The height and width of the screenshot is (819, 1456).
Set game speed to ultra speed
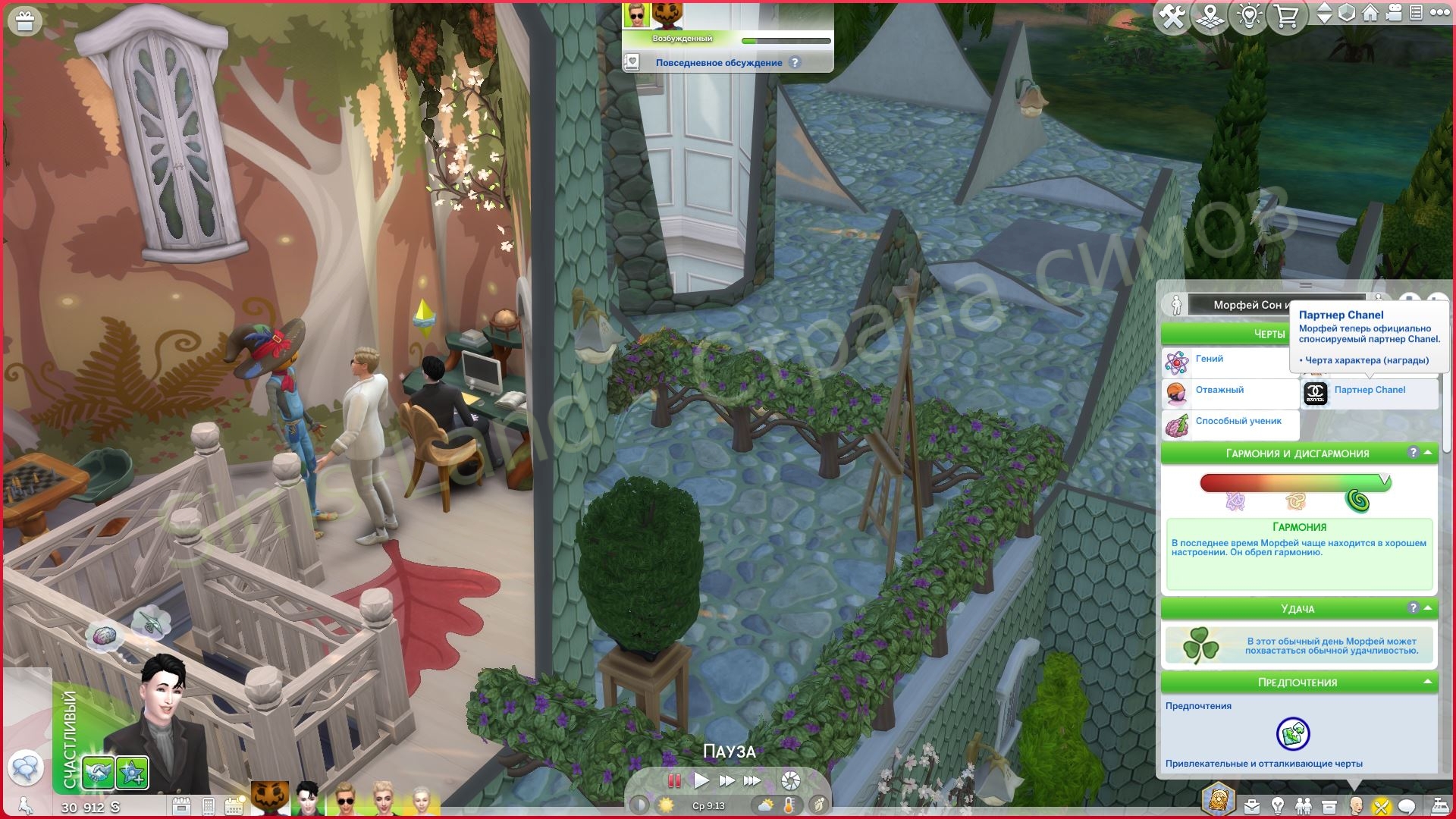pyautogui.click(x=752, y=780)
